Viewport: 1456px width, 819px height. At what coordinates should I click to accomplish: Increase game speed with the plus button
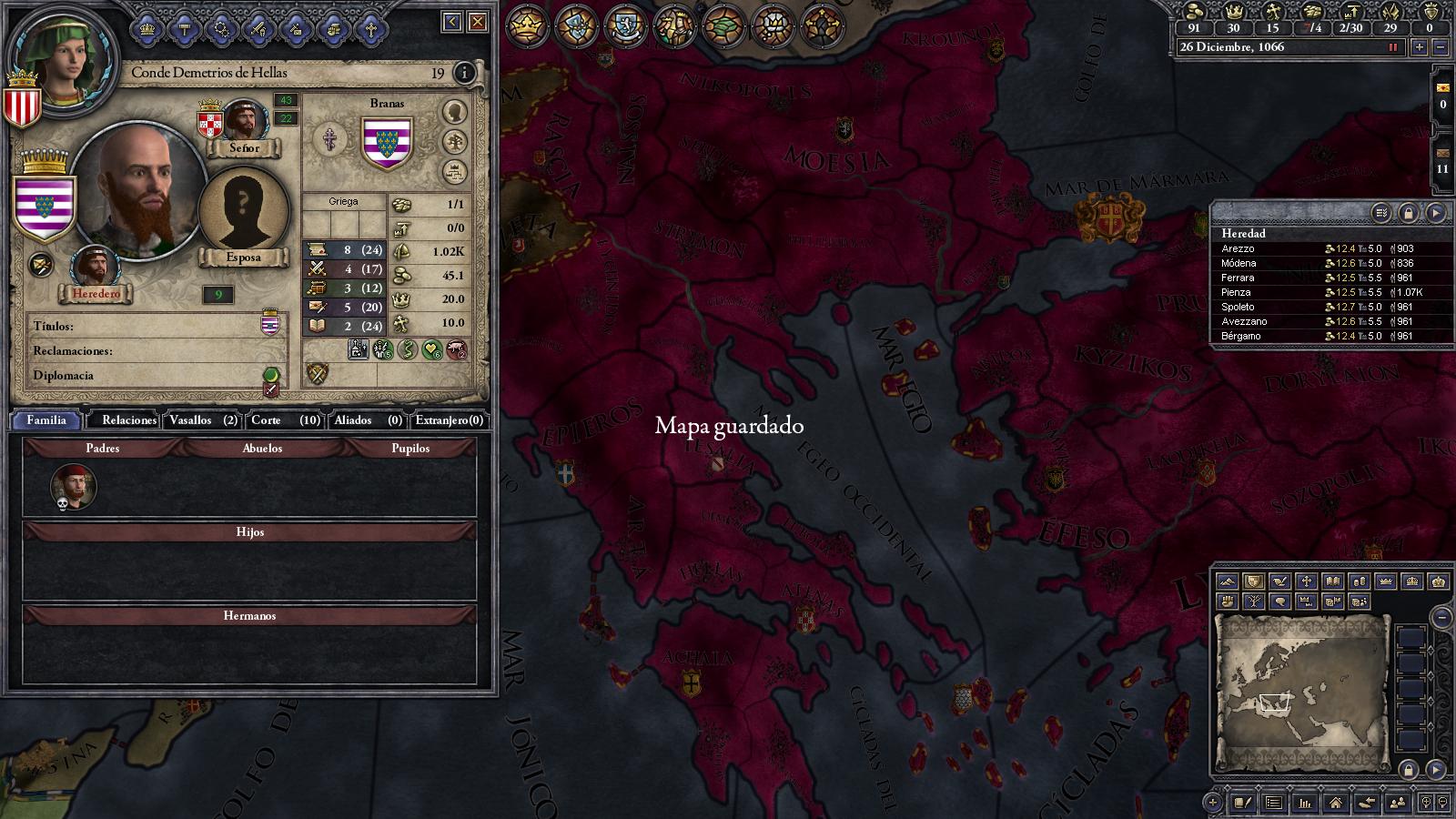(x=1419, y=47)
